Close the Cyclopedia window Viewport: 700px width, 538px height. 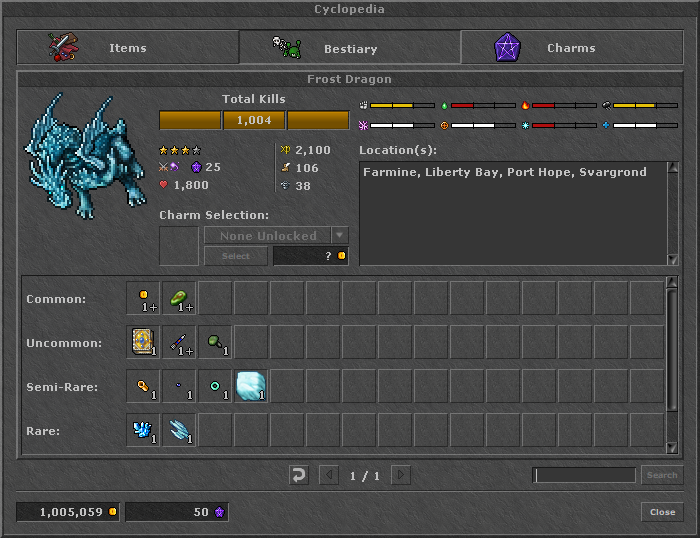(662, 512)
